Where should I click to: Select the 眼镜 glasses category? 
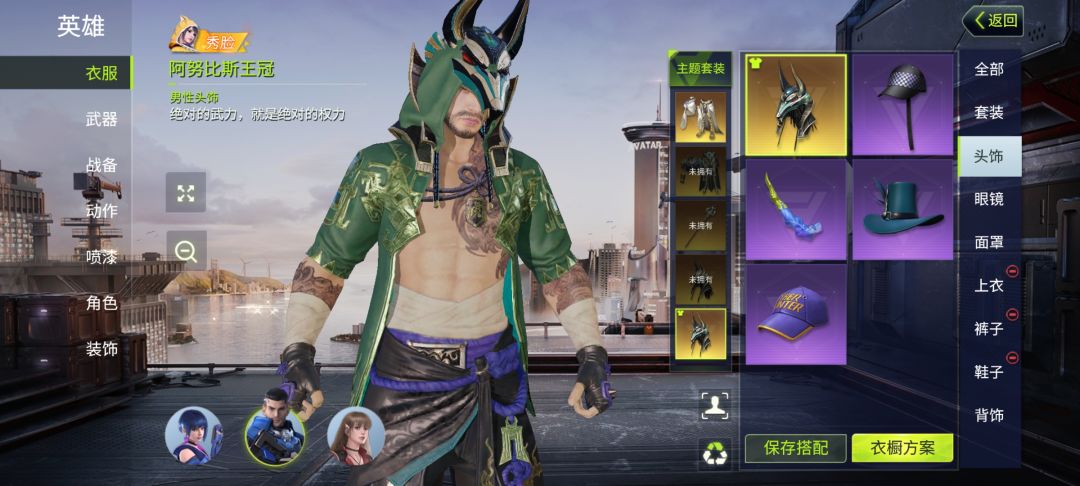click(989, 199)
